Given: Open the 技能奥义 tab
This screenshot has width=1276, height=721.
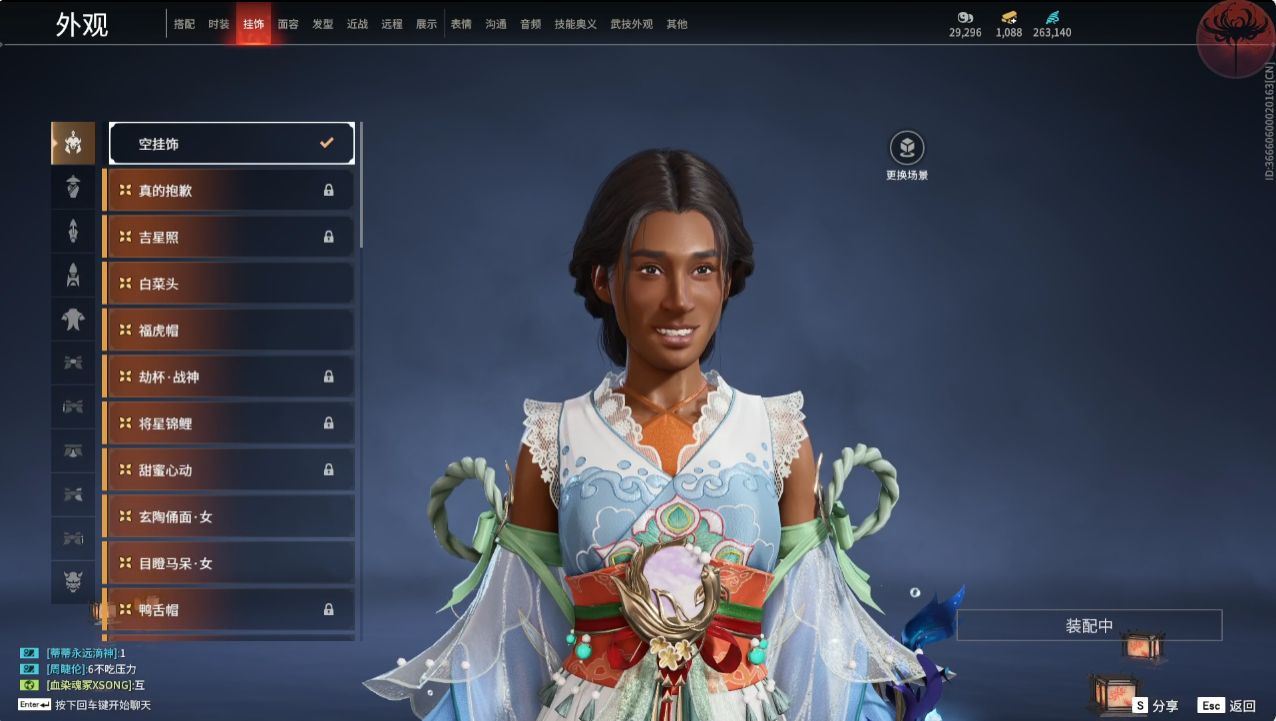Looking at the screenshot, I should (575, 24).
